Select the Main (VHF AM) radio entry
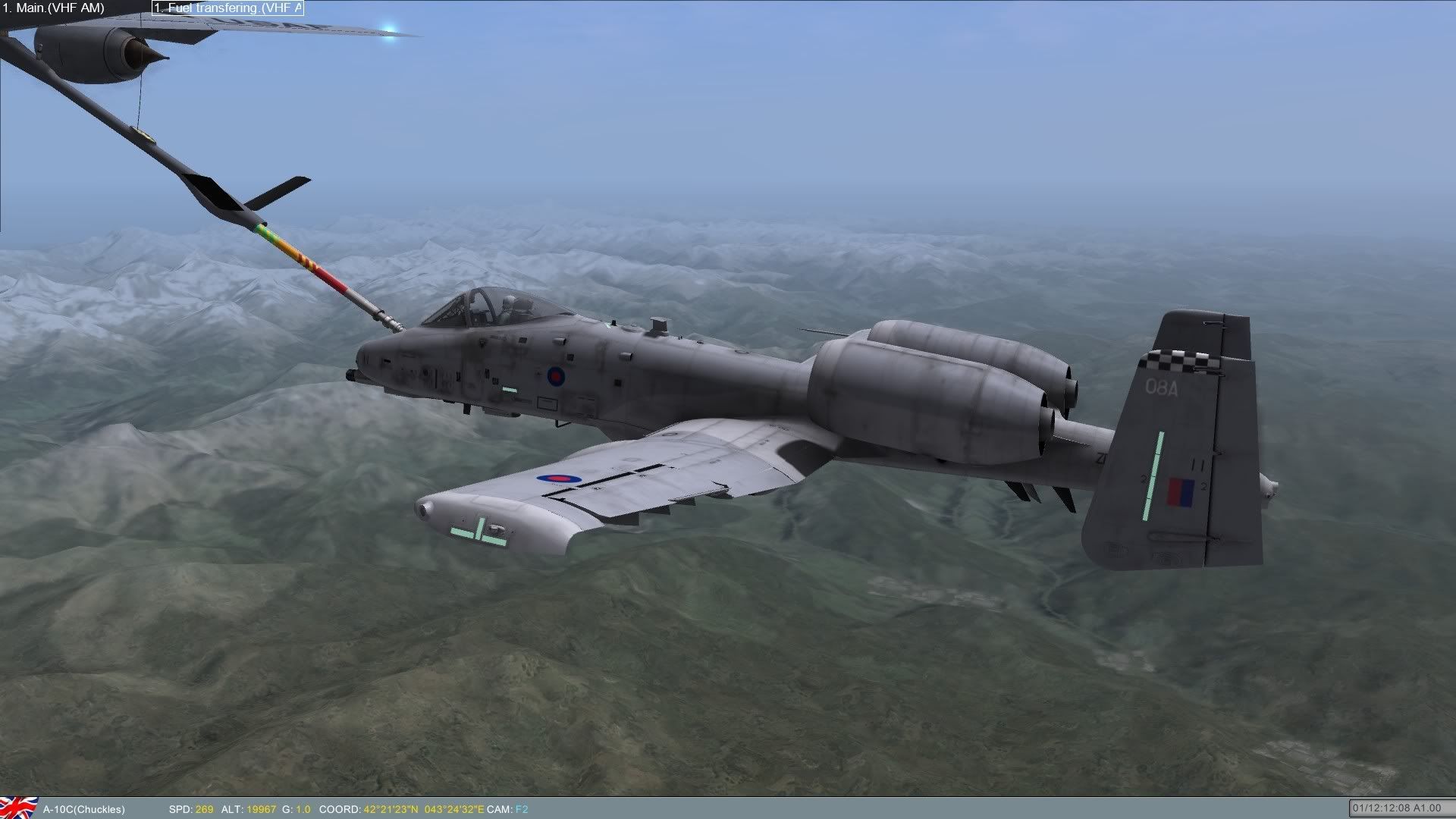The image size is (1456, 819). tap(53, 8)
